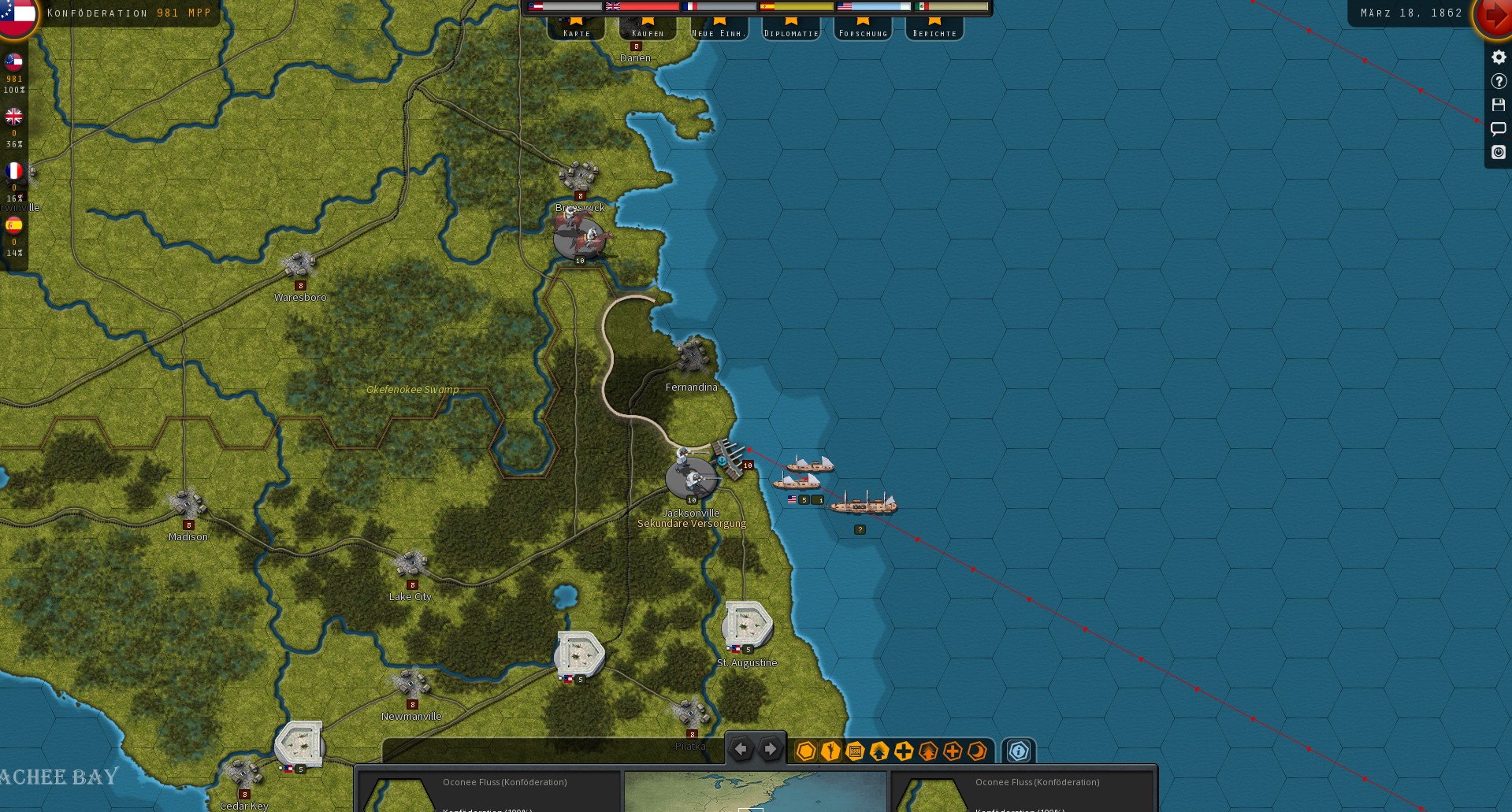Open the blue info hexagon icon

(1019, 751)
